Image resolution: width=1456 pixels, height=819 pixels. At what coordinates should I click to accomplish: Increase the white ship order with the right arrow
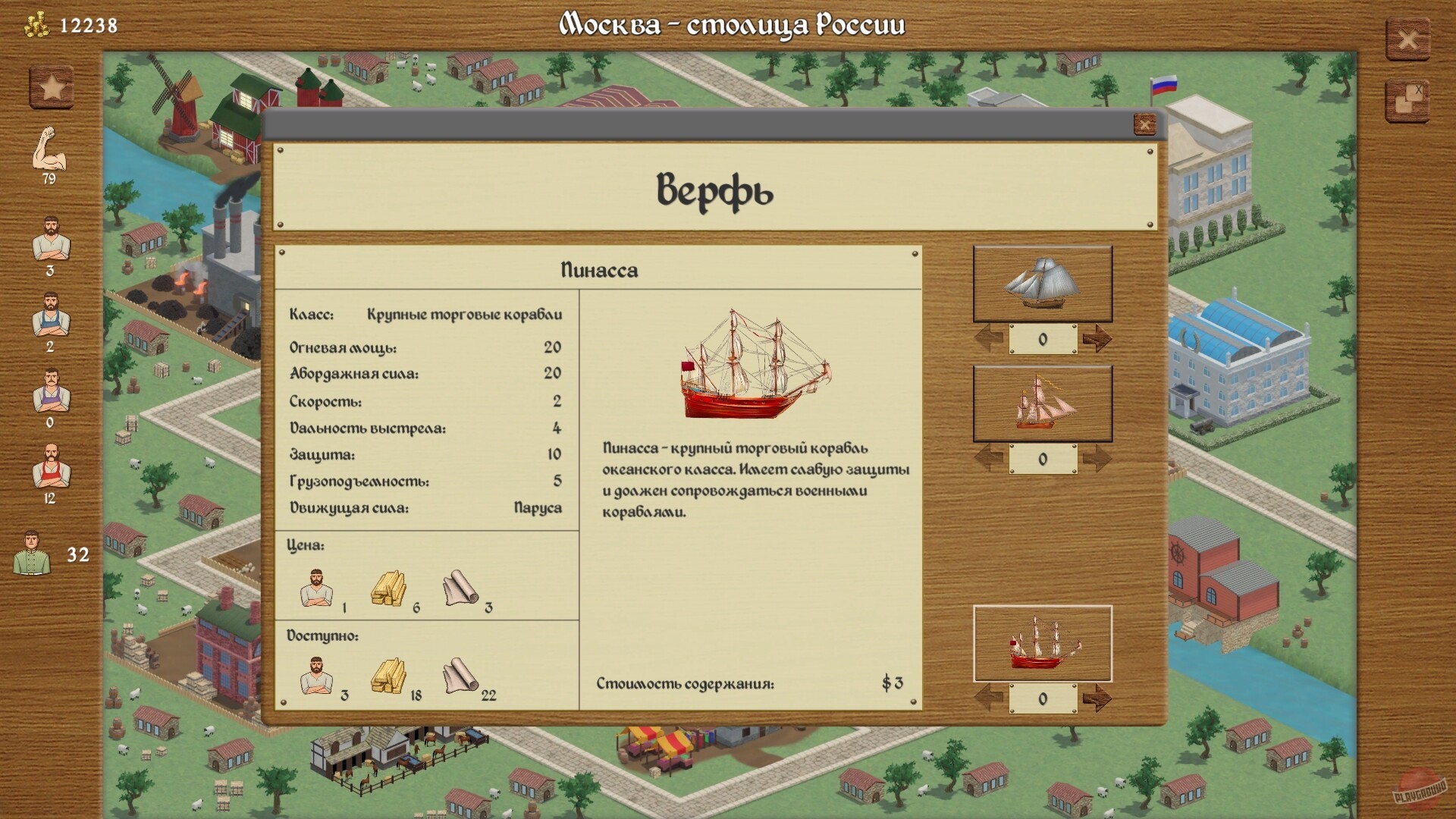click(1099, 339)
